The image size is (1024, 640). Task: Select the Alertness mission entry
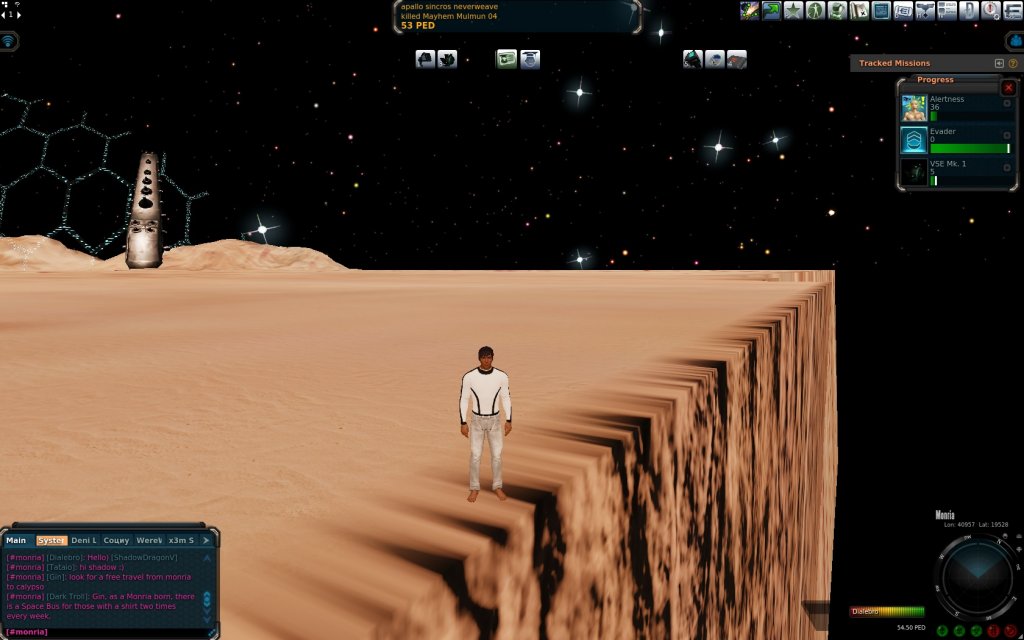(955, 108)
